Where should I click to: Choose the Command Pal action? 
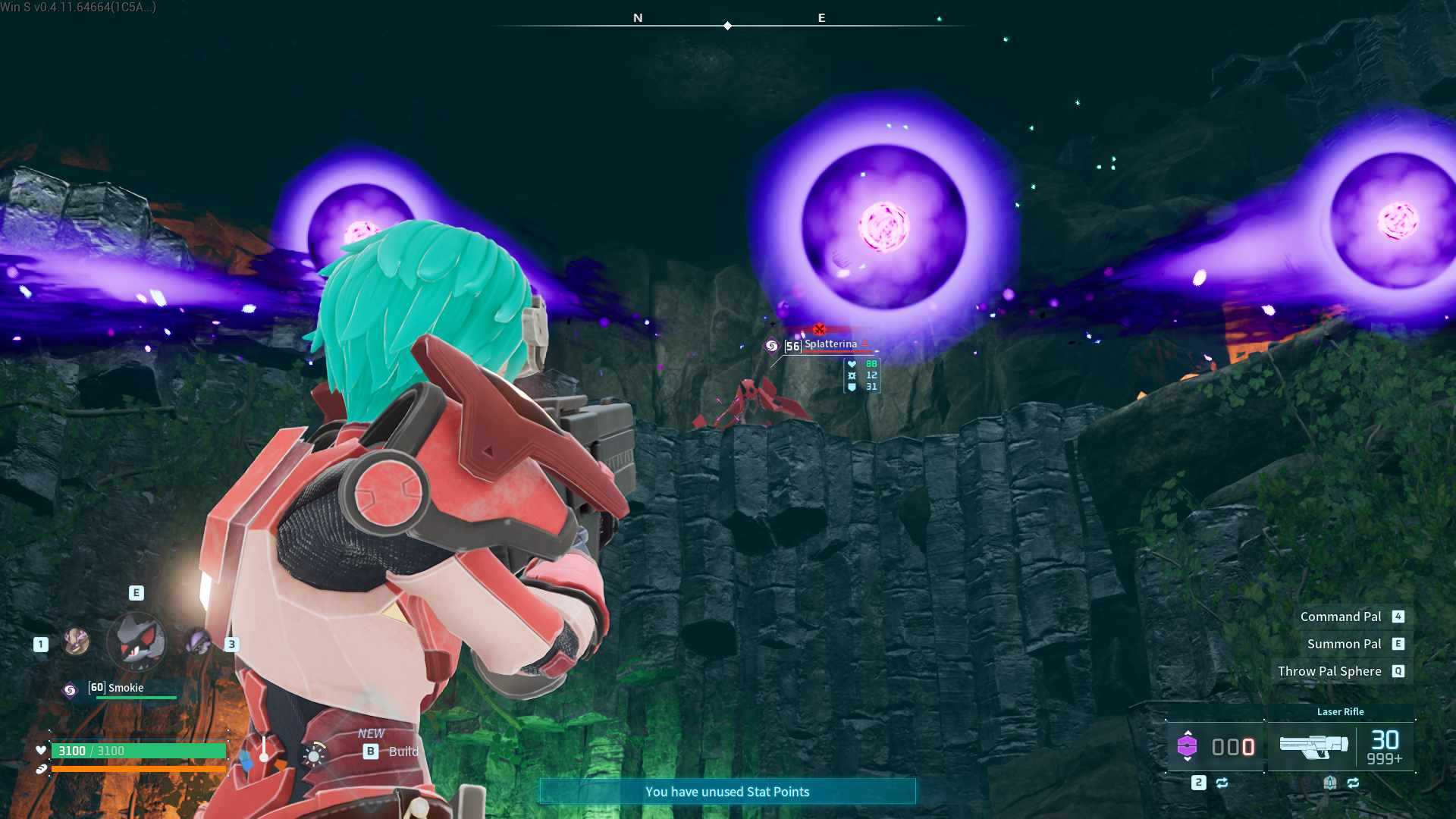(1341, 617)
